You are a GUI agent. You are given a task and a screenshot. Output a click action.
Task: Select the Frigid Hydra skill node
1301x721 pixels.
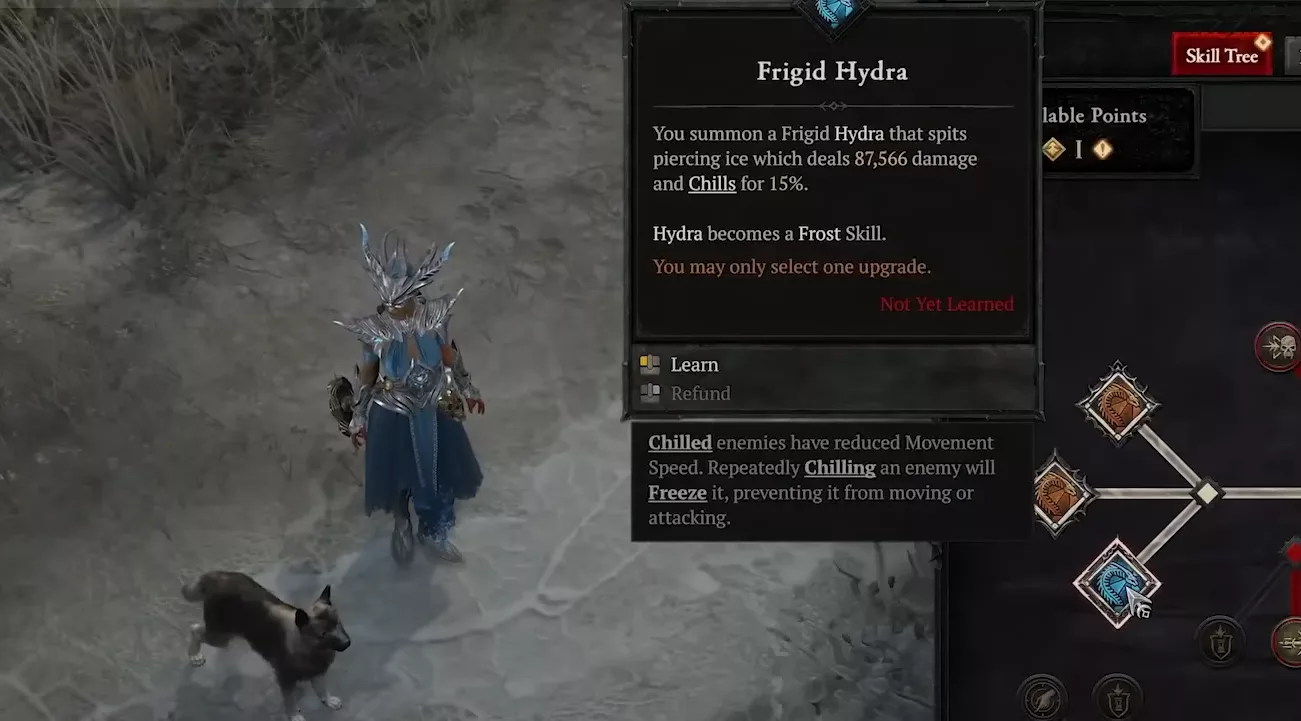point(1117,583)
